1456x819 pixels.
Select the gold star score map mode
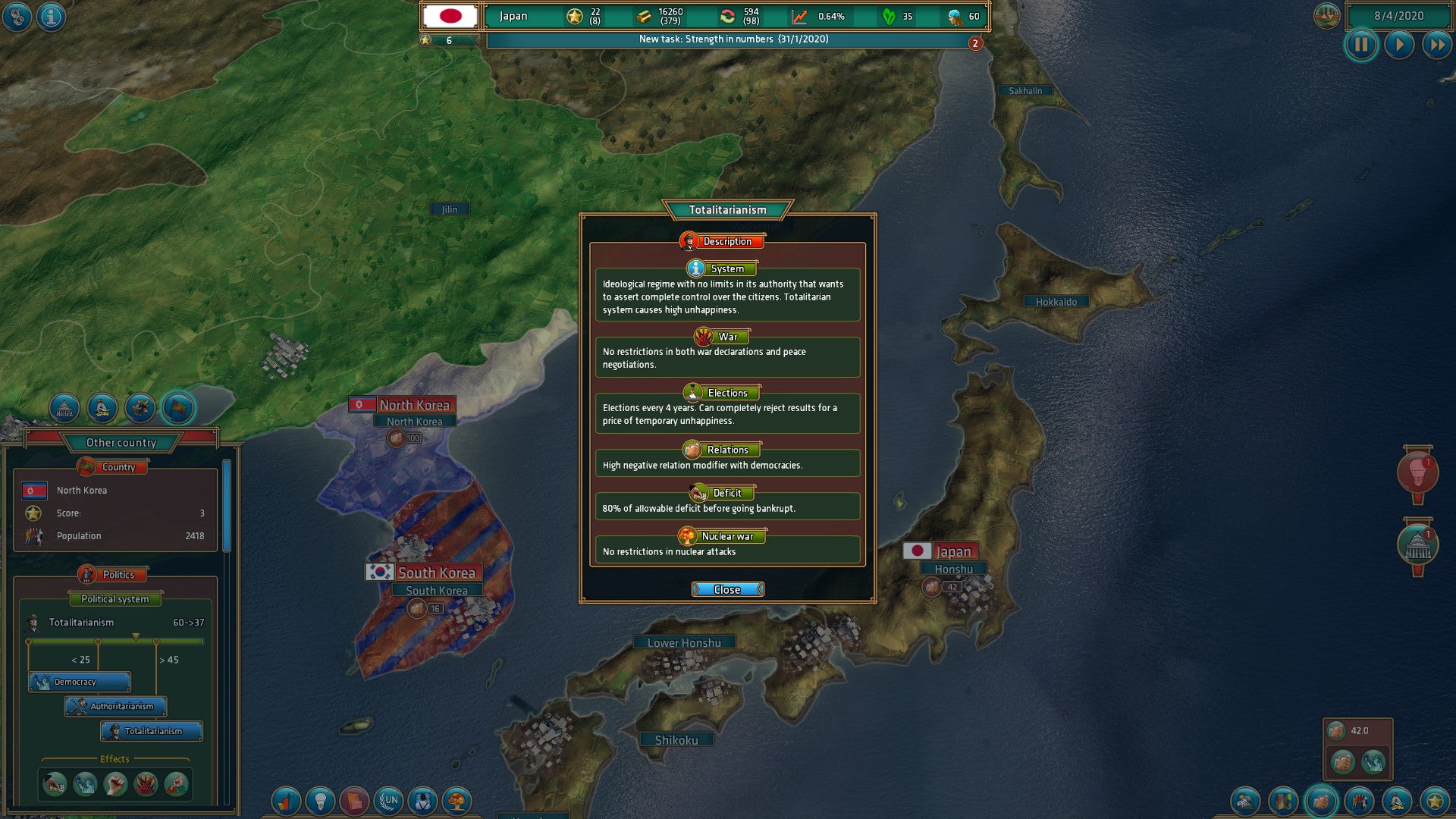coord(1434,800)
